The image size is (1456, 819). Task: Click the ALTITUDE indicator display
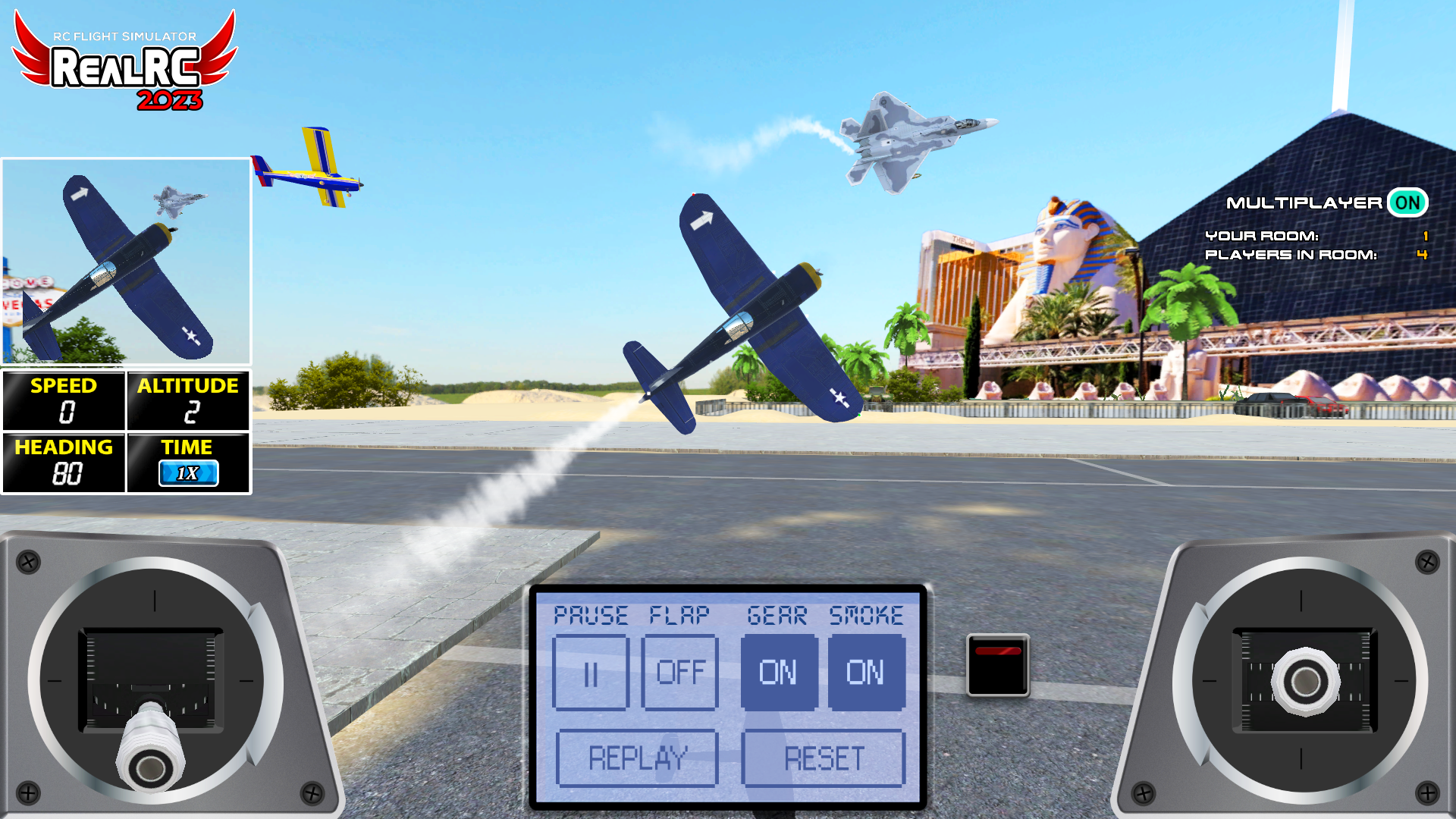(x=188, y=402)
